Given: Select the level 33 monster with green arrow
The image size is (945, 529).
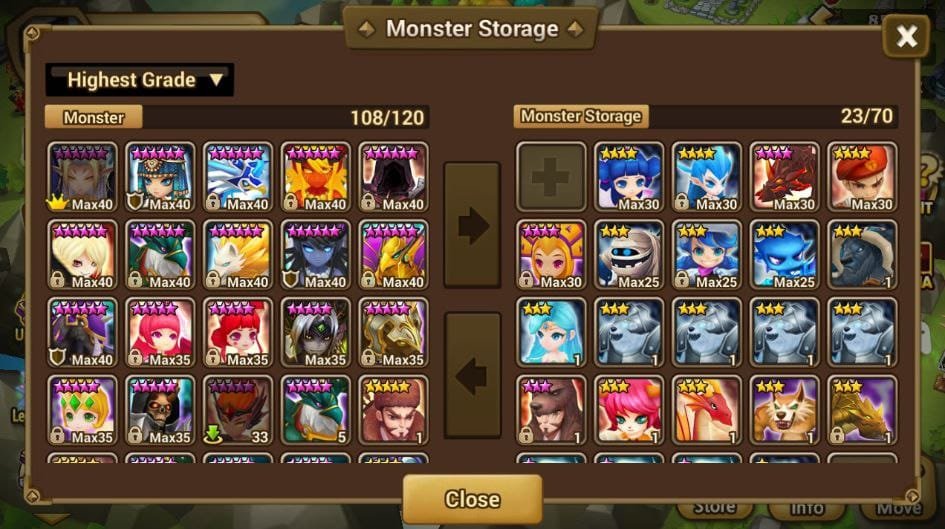Looking at the screenshot, I should pyautogui.click(x=238, y=409).
